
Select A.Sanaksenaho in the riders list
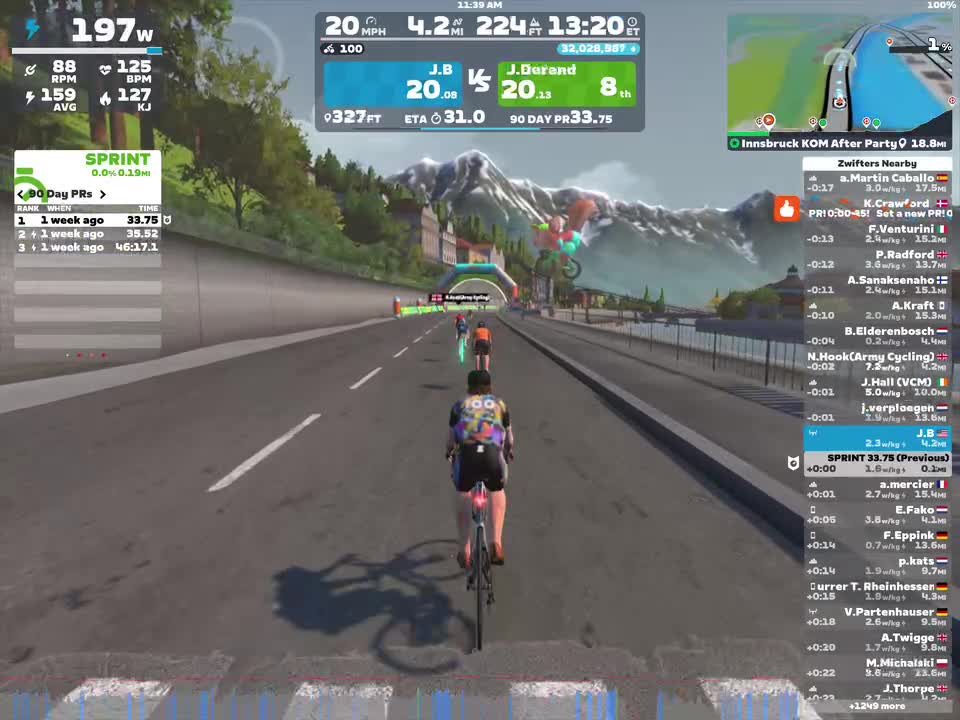tap(877, 285)
